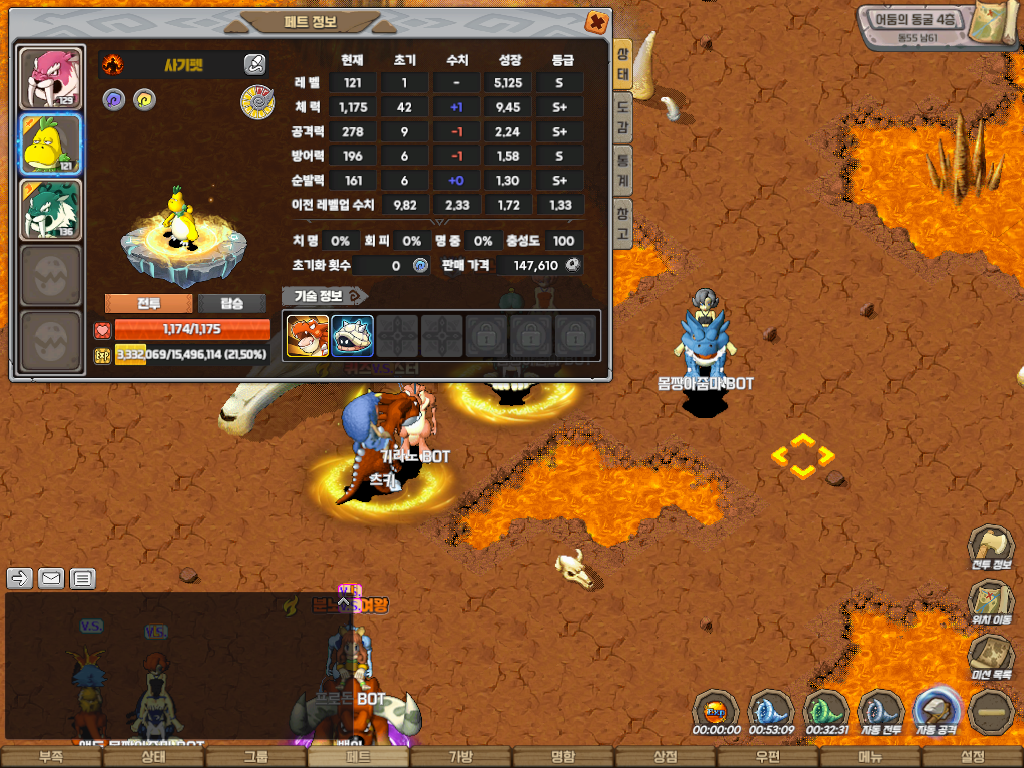Open the mail envelope icon above chat

click(51, 578)
